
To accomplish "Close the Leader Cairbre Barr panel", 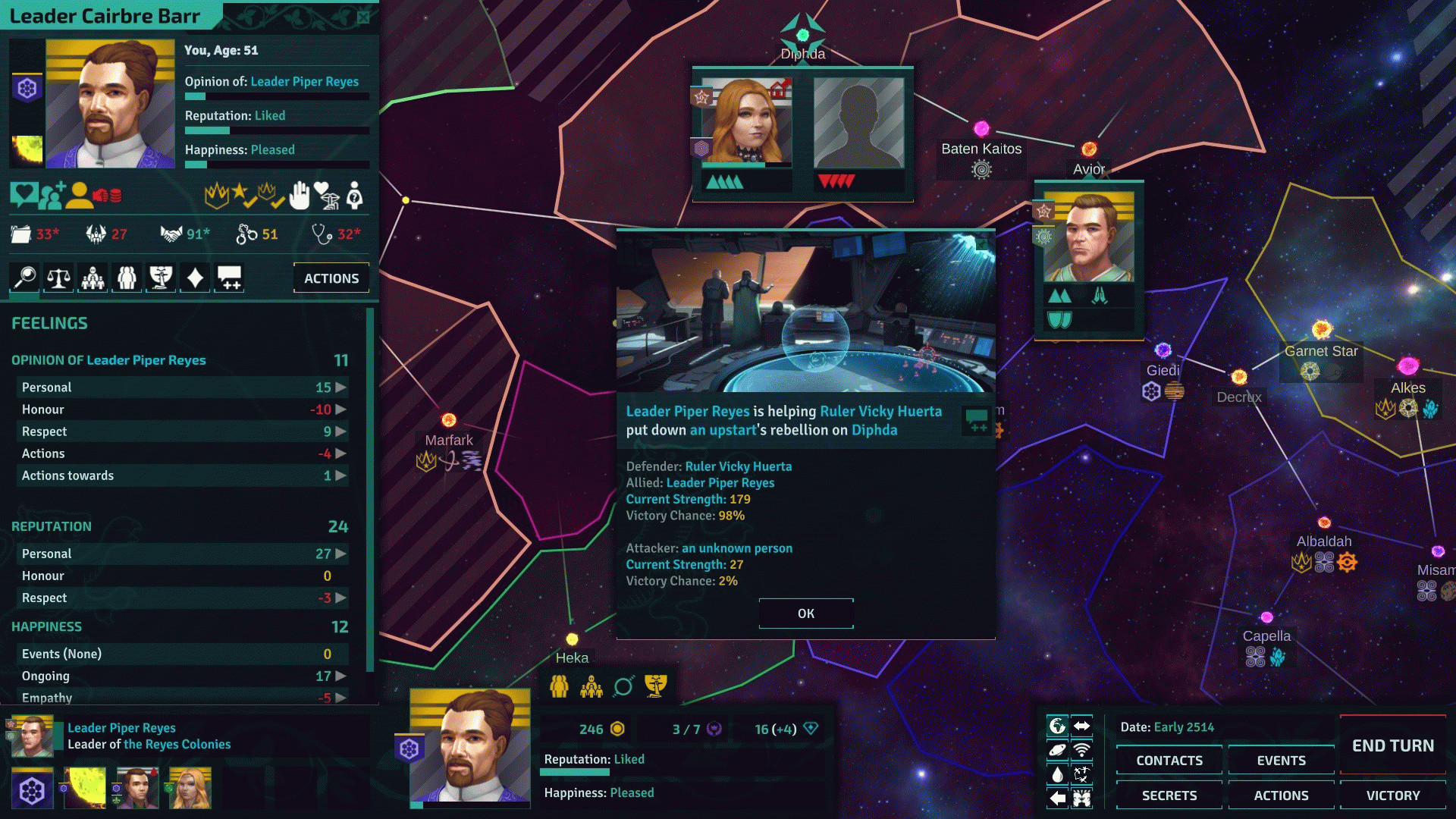I will (x=363, y=17).
